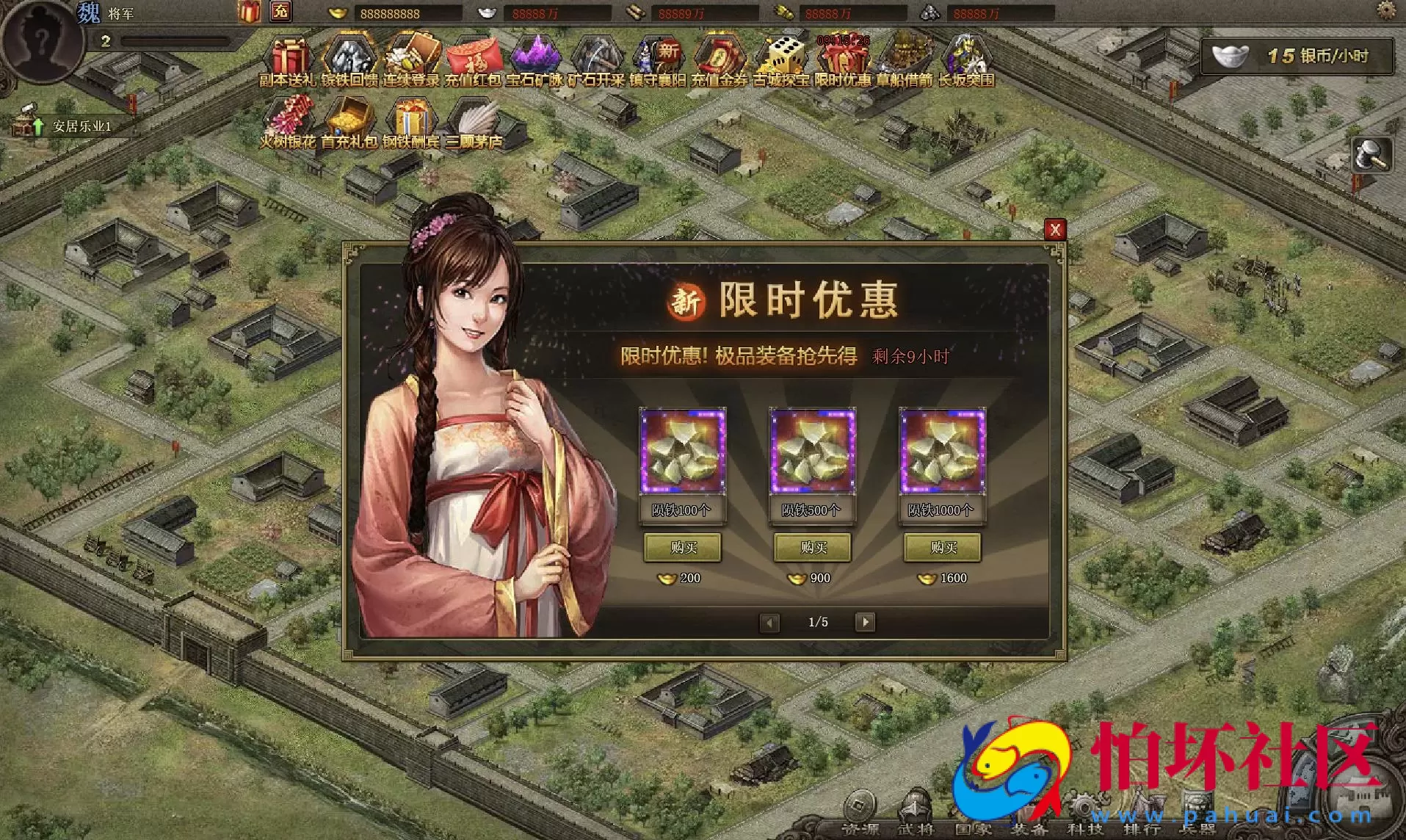Select the 古城探宝 dice treasure icon
Image resolution: width=1406 pixels, height=840 pixels.
coord(782,55)
